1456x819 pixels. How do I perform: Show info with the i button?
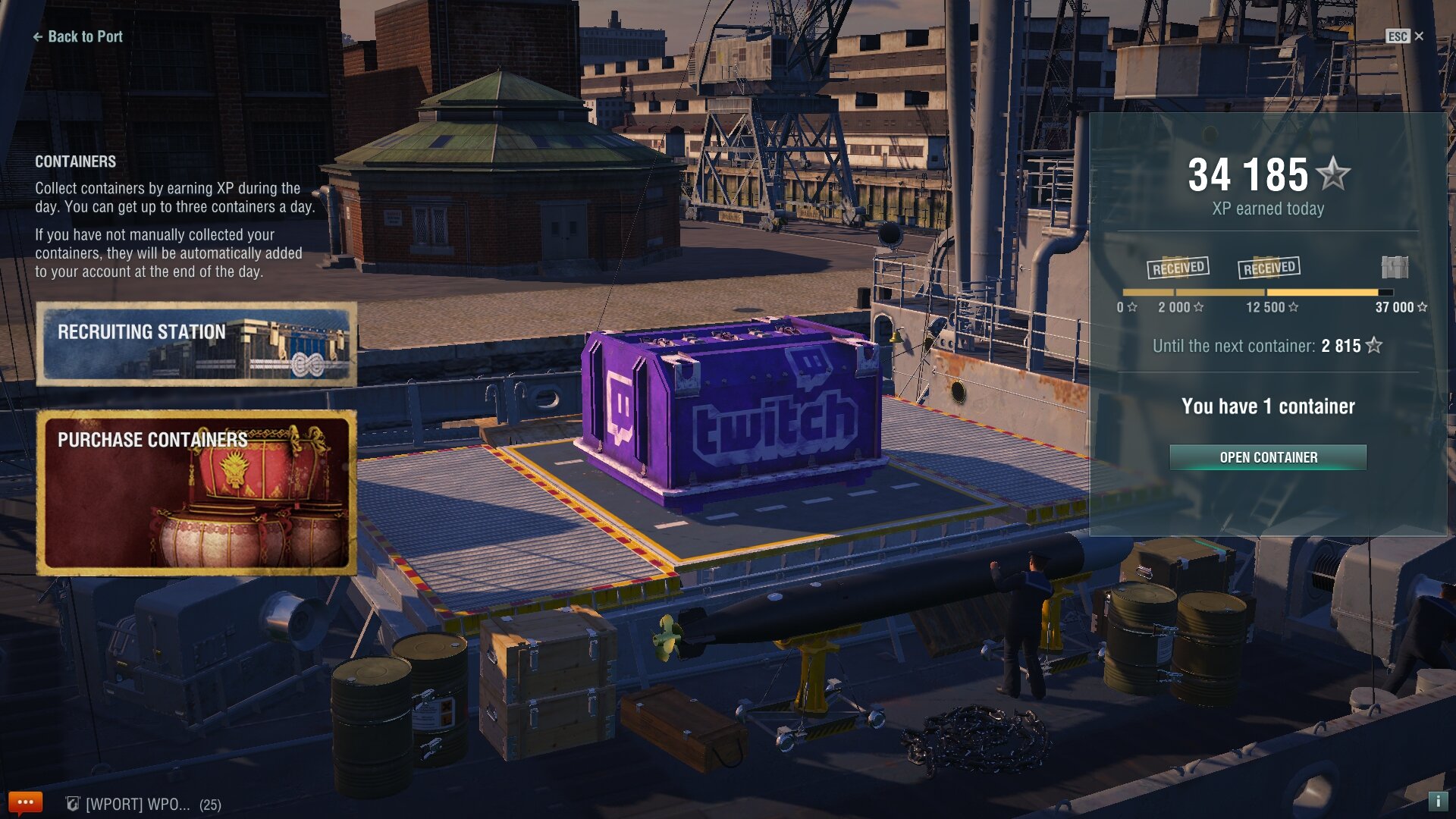[x=1437, y=801]
